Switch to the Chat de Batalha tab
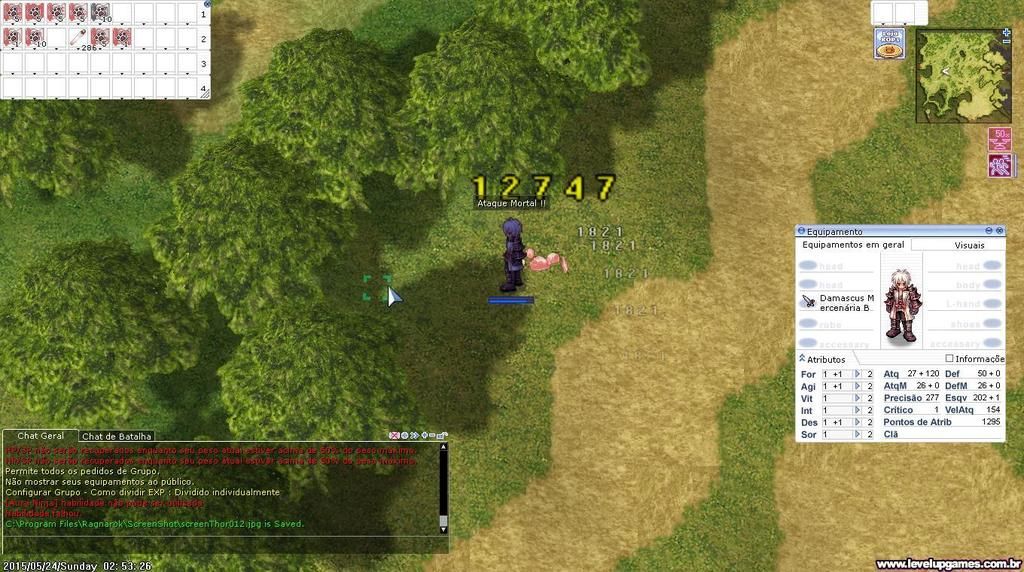 point(117,436)
